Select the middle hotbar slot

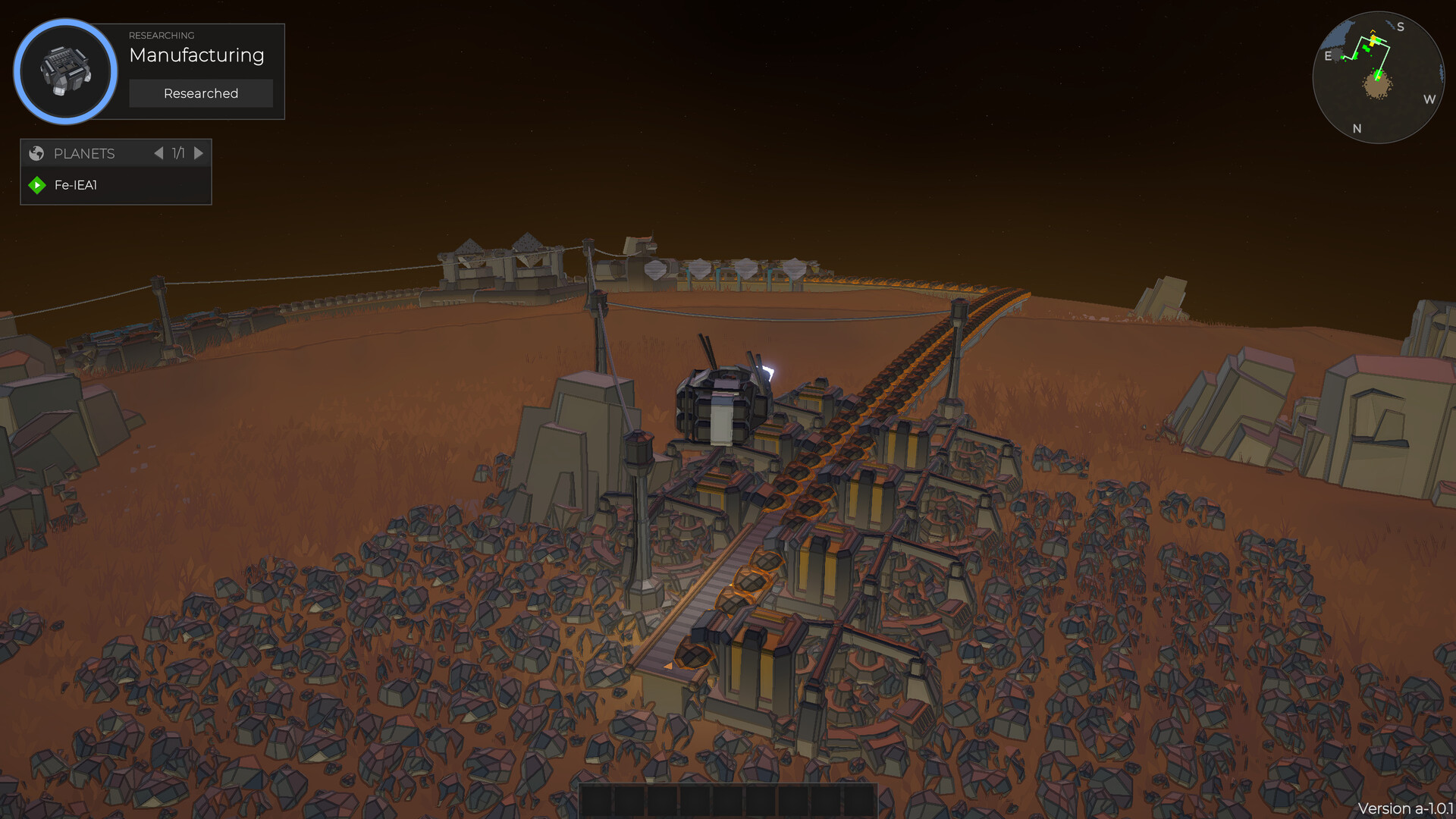pos(728,798)
